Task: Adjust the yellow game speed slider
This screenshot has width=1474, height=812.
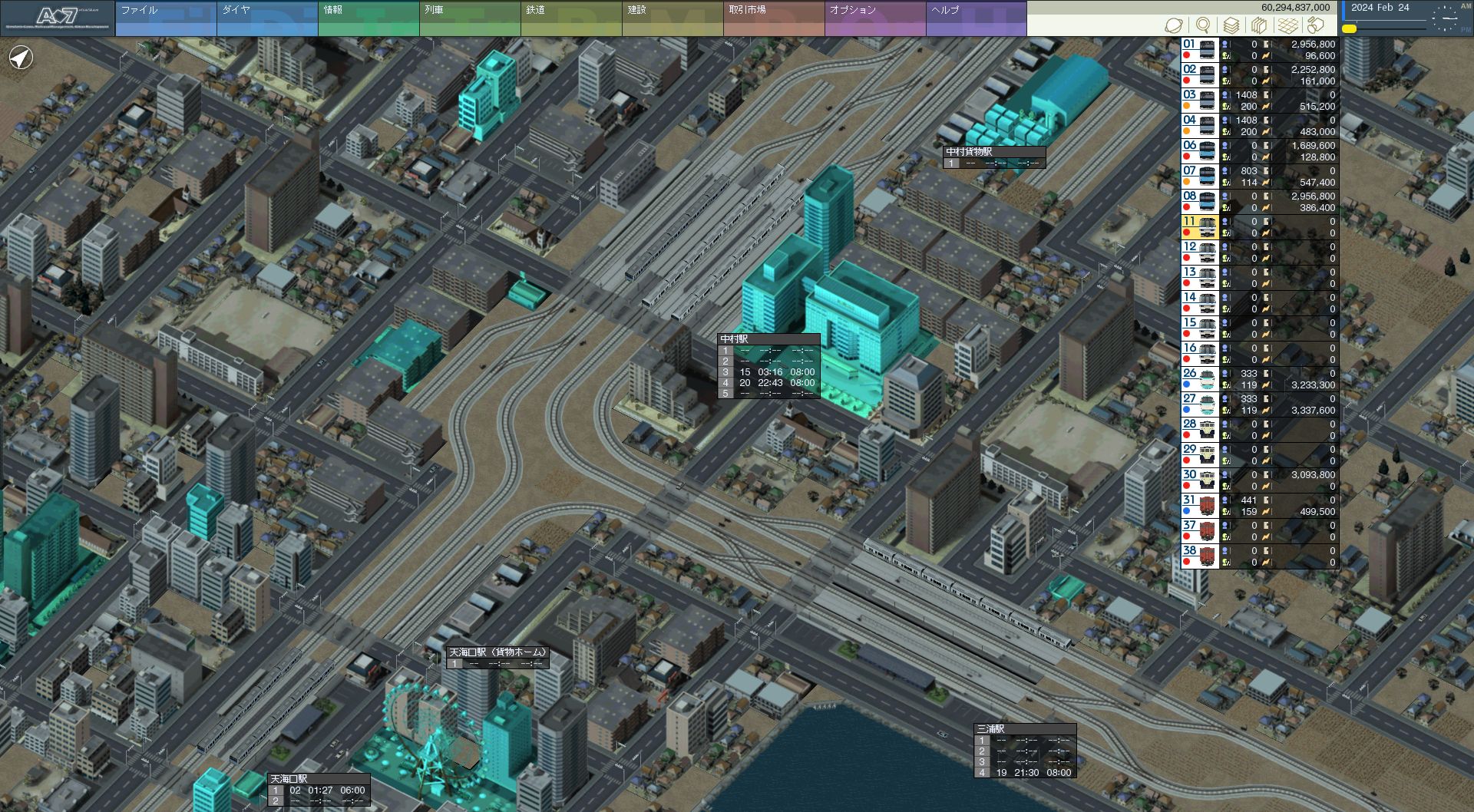Action: (x=1349, y=28)
